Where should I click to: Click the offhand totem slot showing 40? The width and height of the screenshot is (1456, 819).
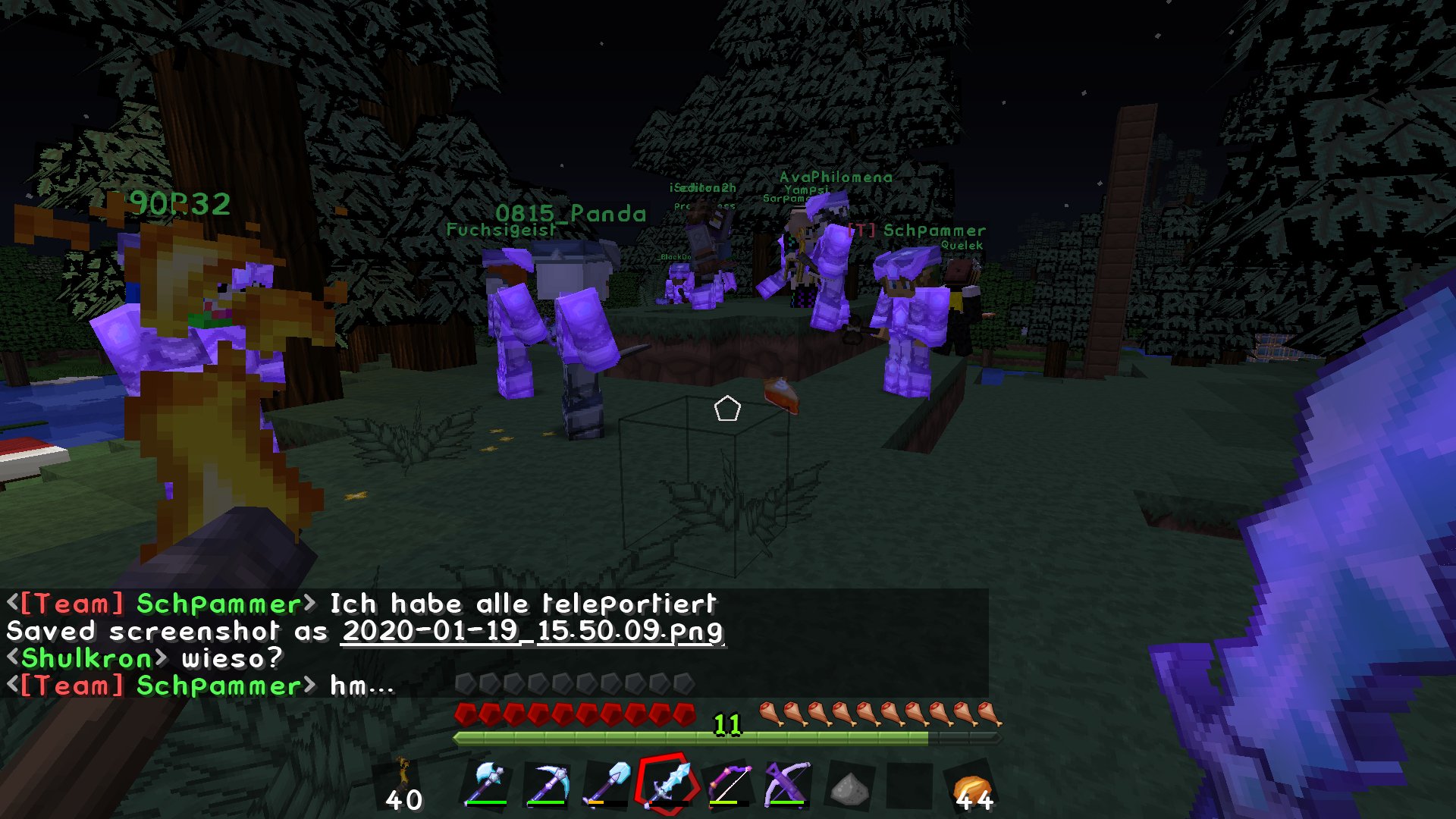(404, 785)
